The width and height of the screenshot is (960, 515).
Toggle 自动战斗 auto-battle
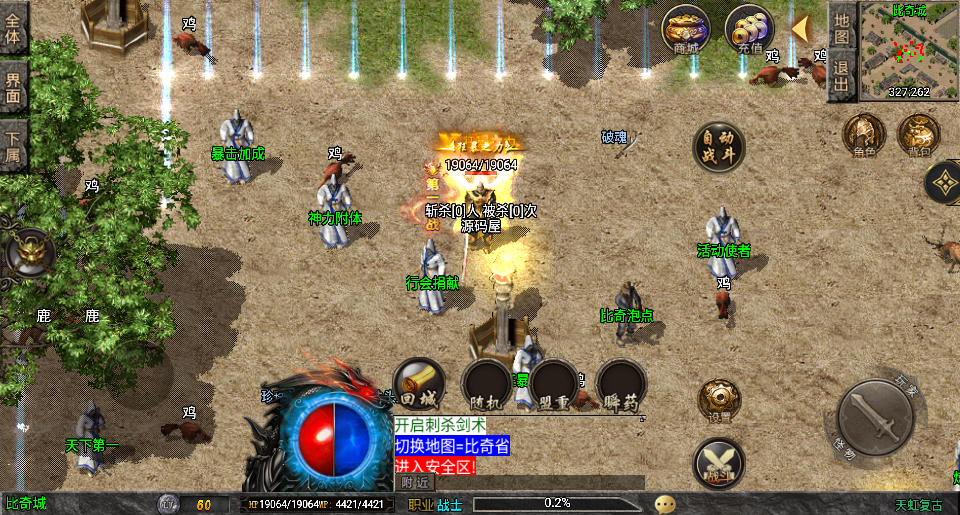[x=719, y=146]
